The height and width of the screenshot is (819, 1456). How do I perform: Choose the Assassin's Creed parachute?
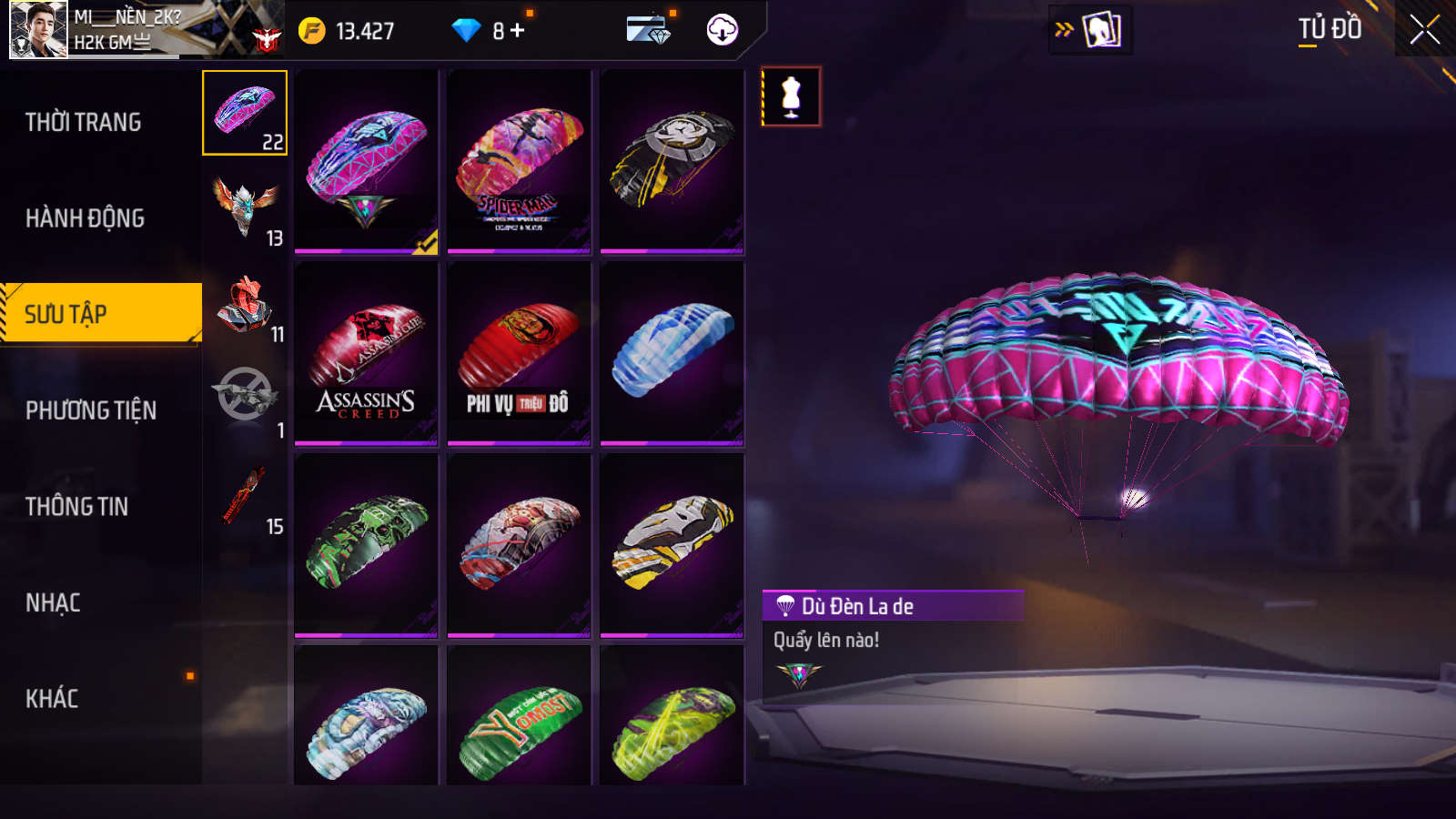point(366,354)
